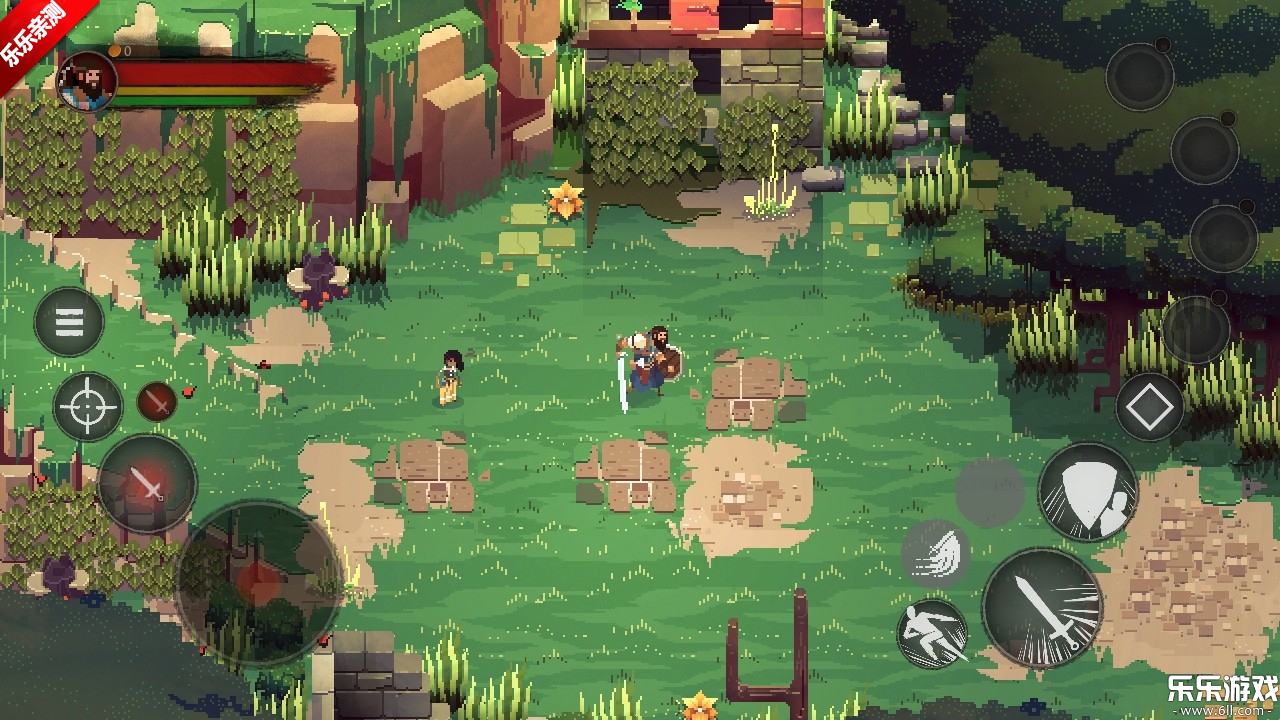
Task: Use the wind slash skill button
Action: pyautogui.click(x=935, y=553)
